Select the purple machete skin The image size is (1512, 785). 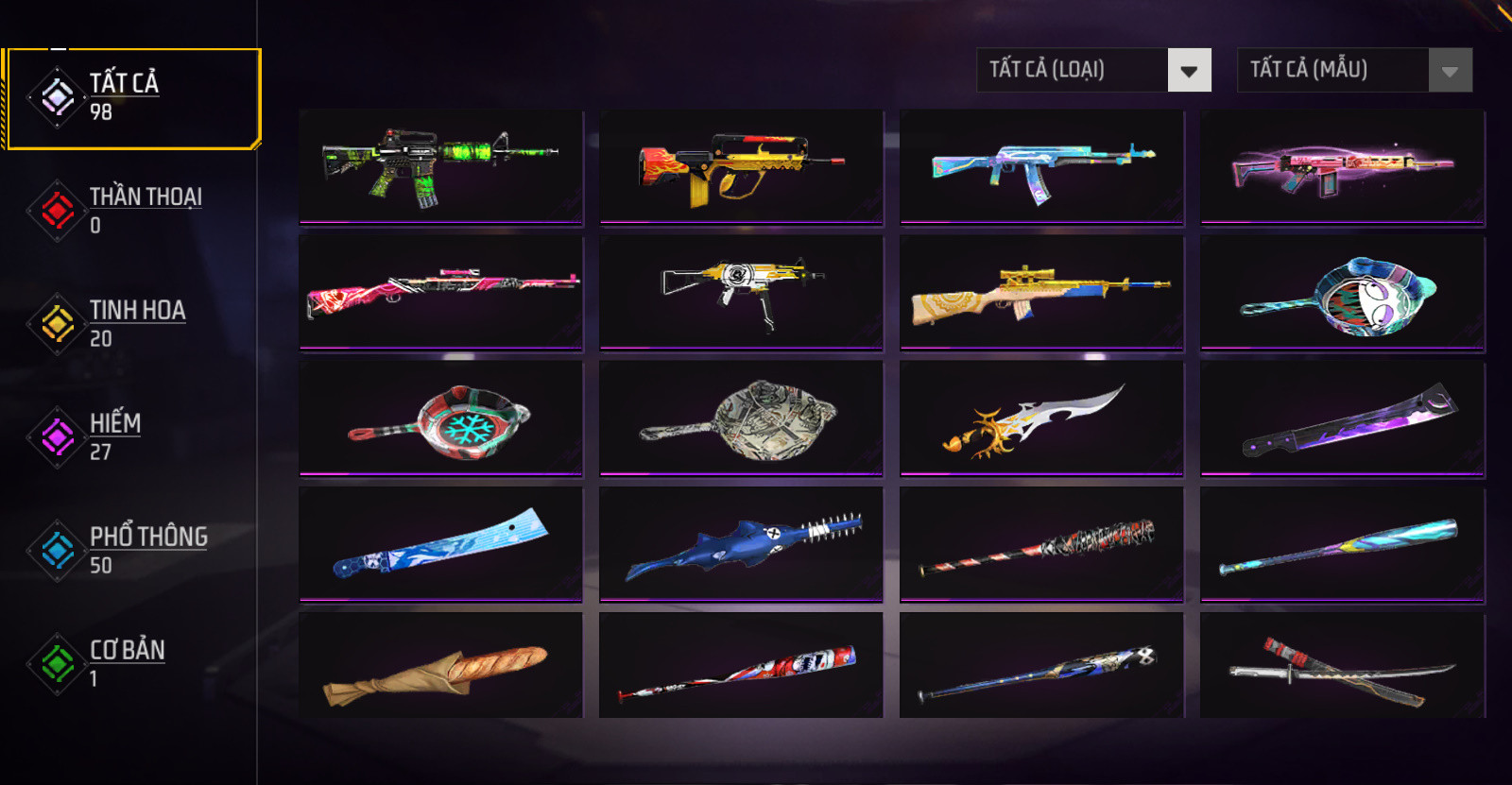[1342, 418]
